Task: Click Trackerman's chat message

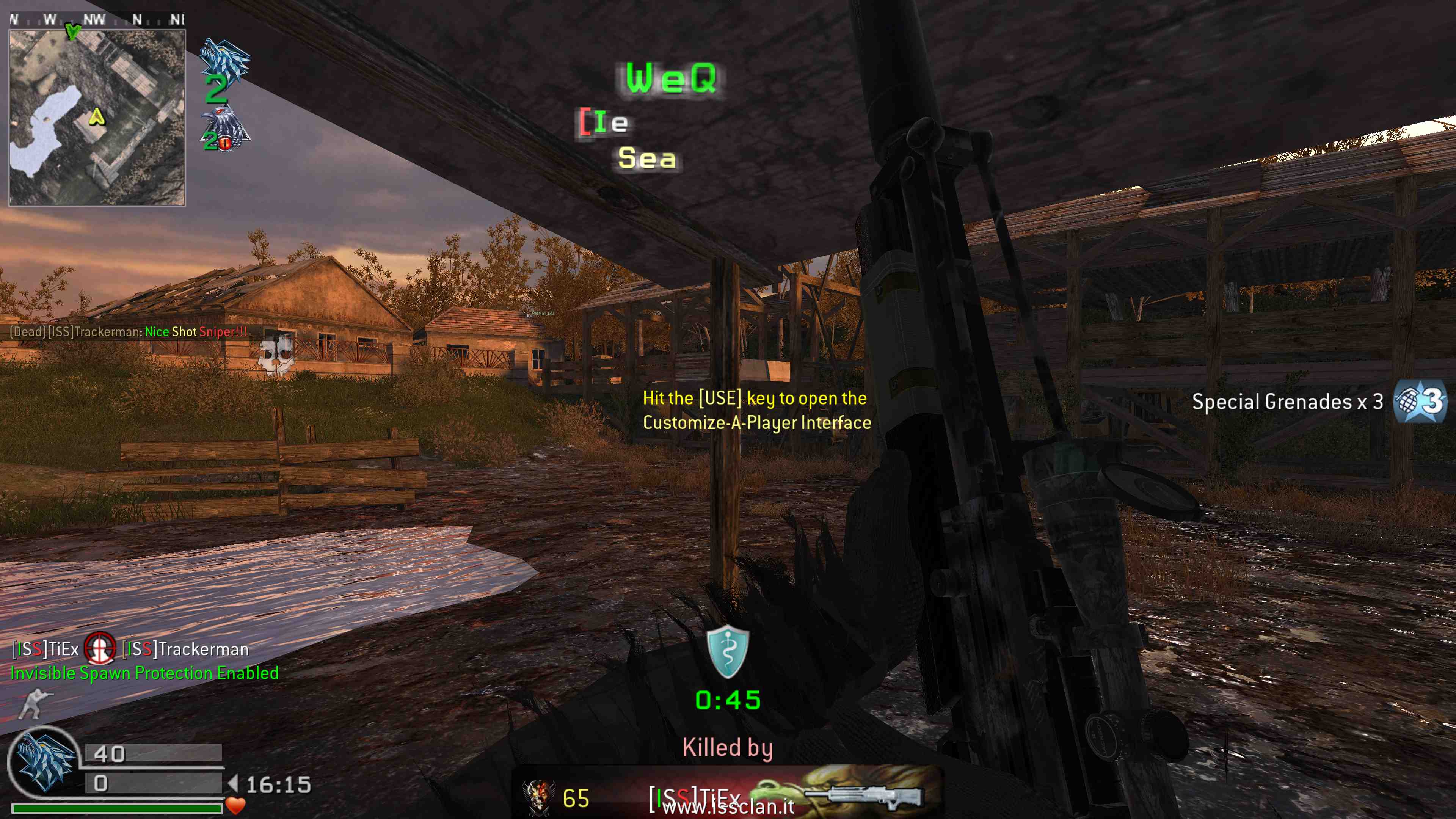Action: pyautogui.click(x=129, y=332)
